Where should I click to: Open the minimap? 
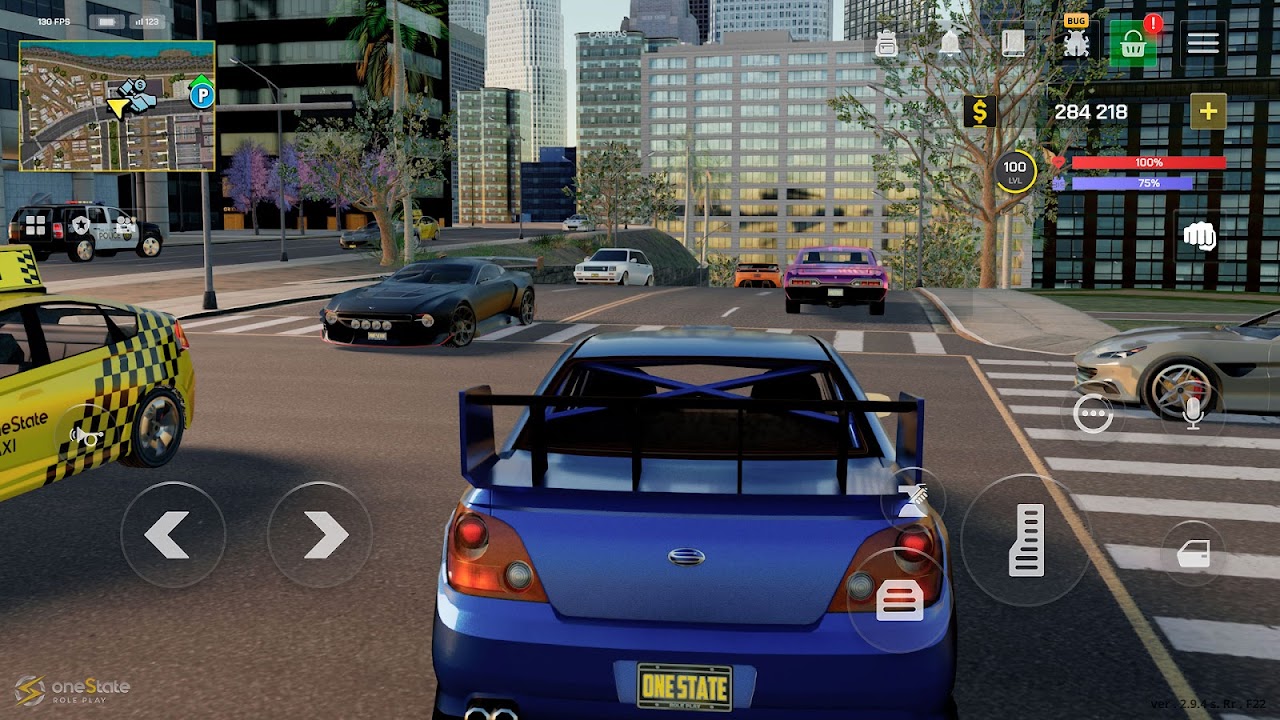click(x=117, y=106)
